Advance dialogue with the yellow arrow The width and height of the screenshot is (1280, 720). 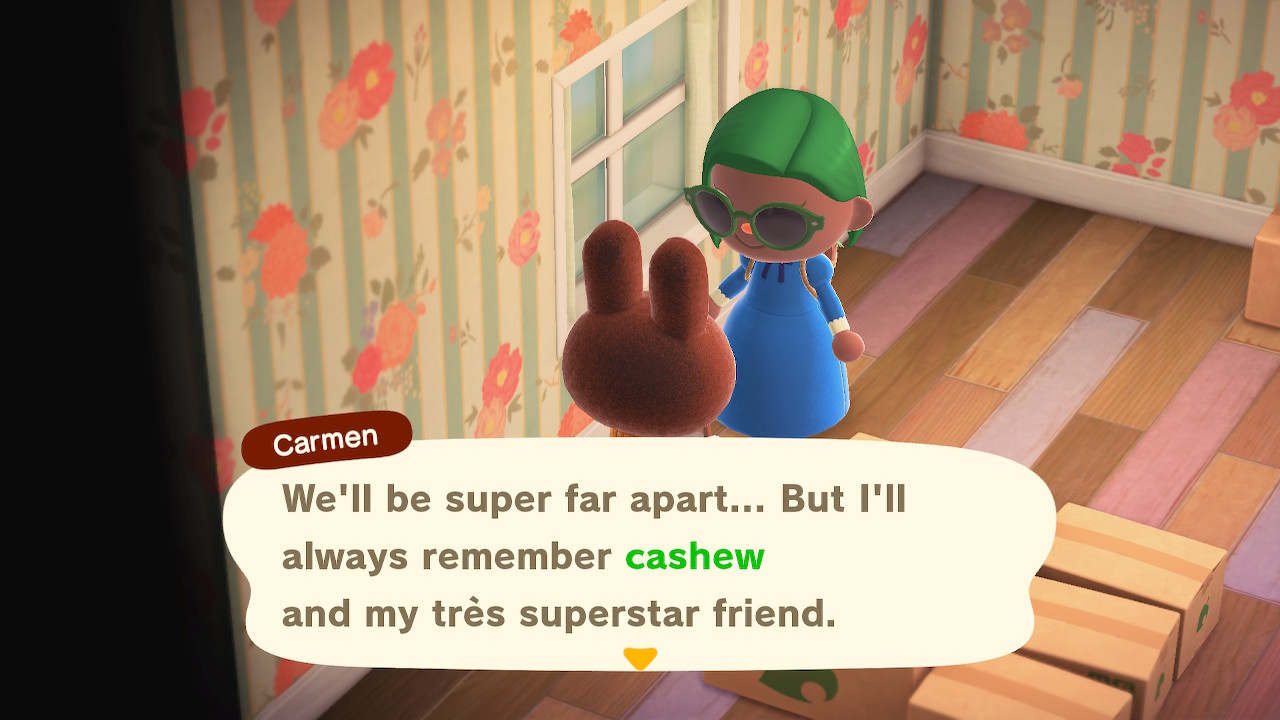point(639,658)
